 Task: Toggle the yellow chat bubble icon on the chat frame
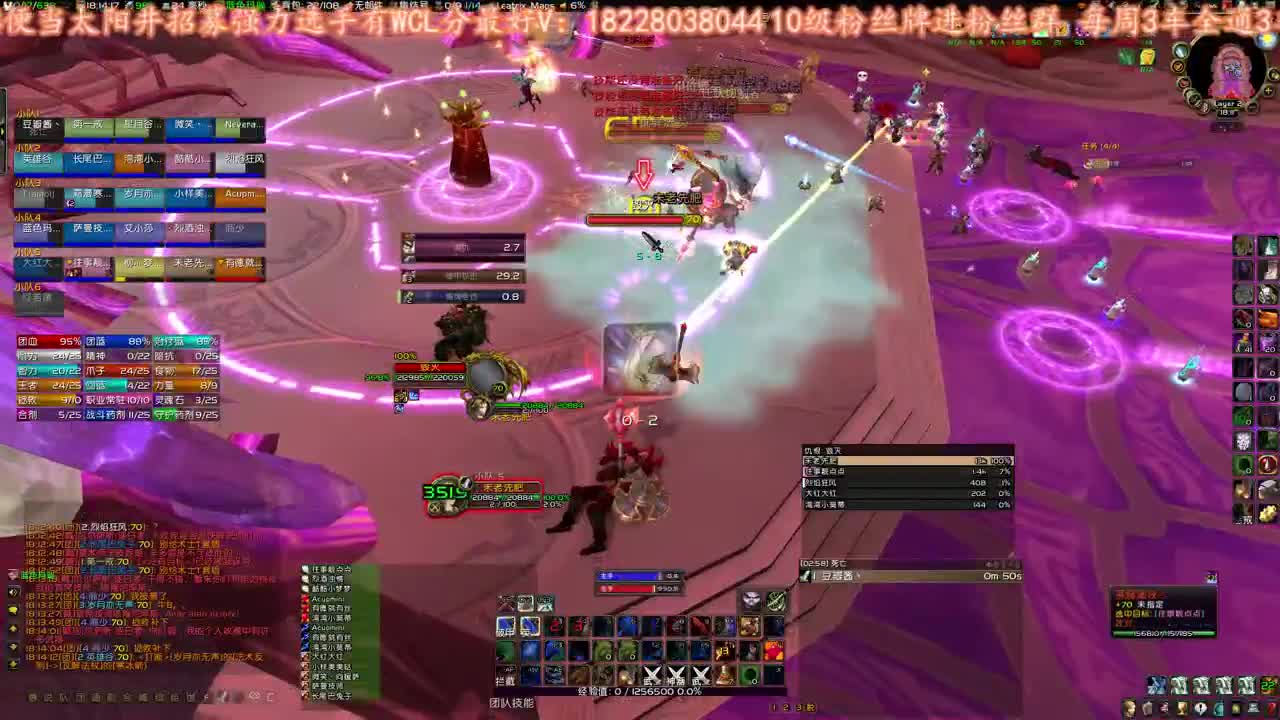[x=12, y=609]
